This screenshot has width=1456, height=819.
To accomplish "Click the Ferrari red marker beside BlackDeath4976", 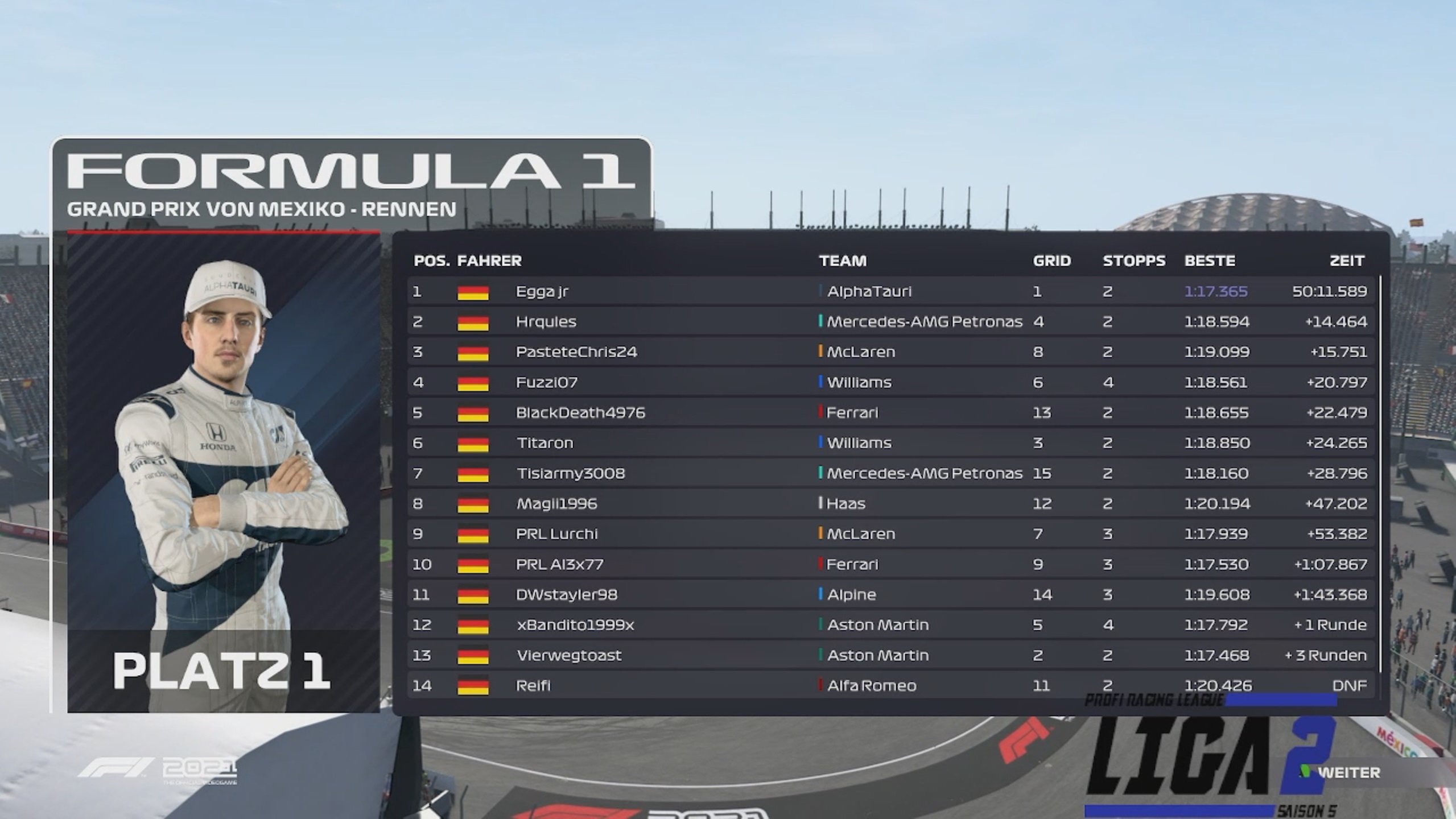I will (x=819, y=412).
